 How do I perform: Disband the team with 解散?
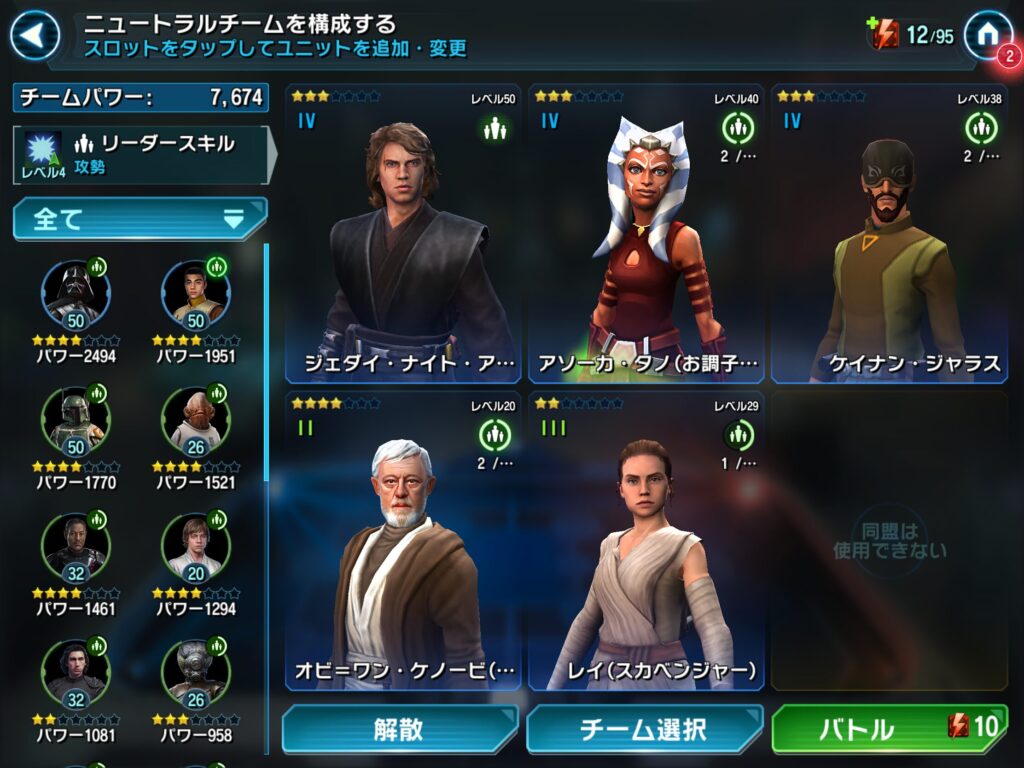tap(400, 729)
